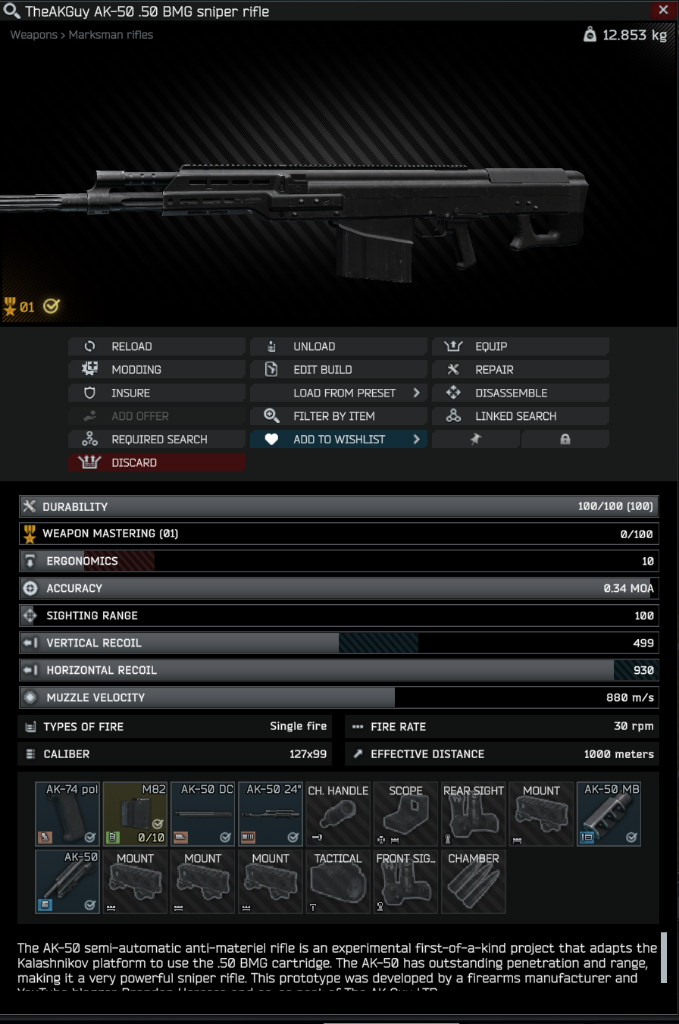Run a Linked Search
This screenshot has width=679, height=1024.
click(520, 416)
